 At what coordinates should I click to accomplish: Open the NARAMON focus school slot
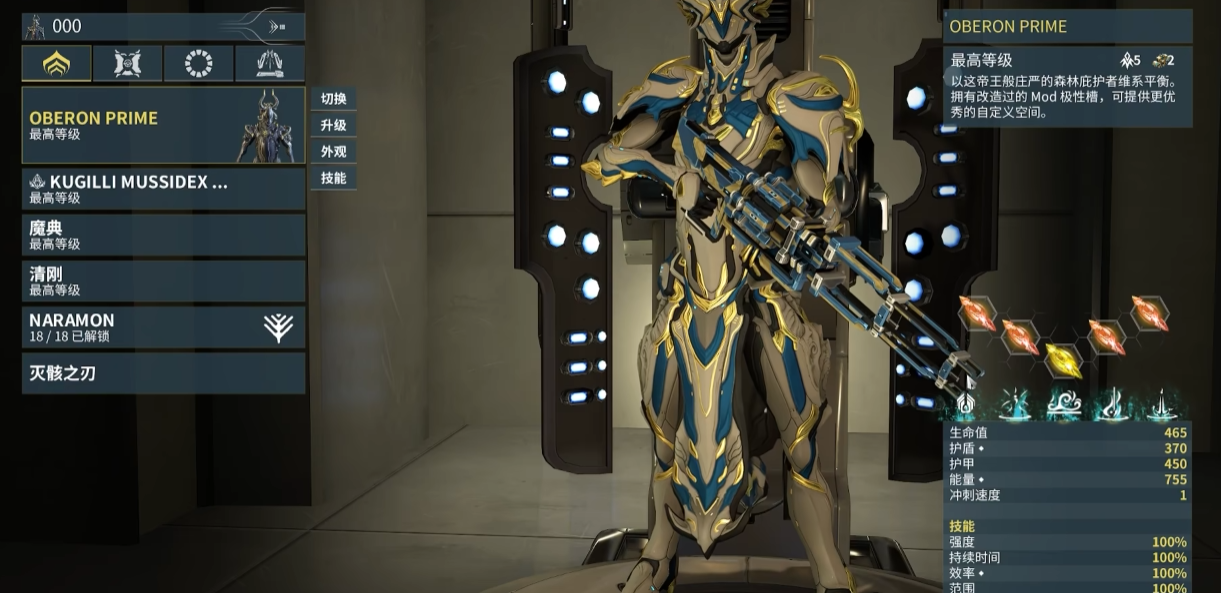[163, 327]
